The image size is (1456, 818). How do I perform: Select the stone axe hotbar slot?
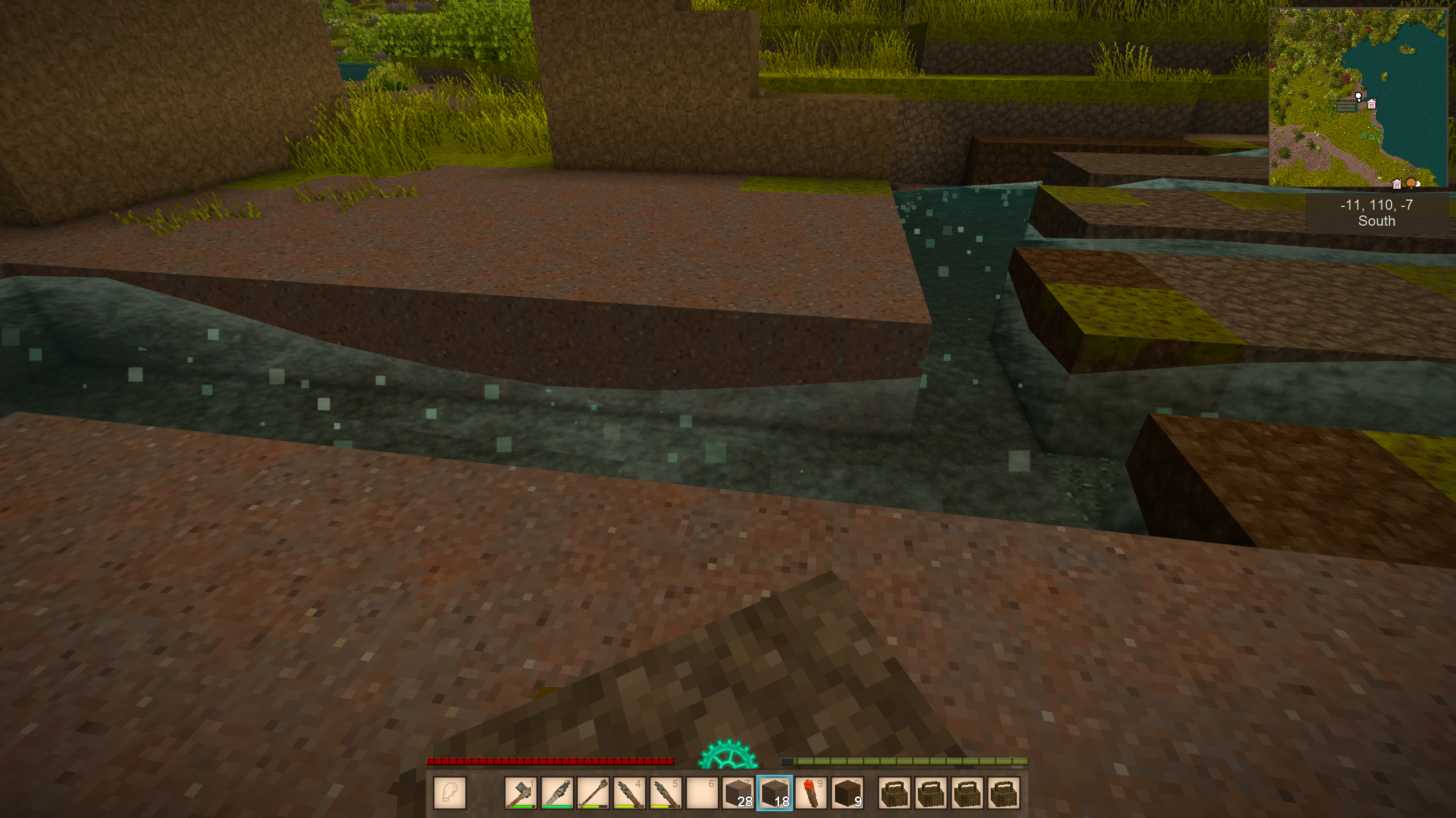[520, 792]
